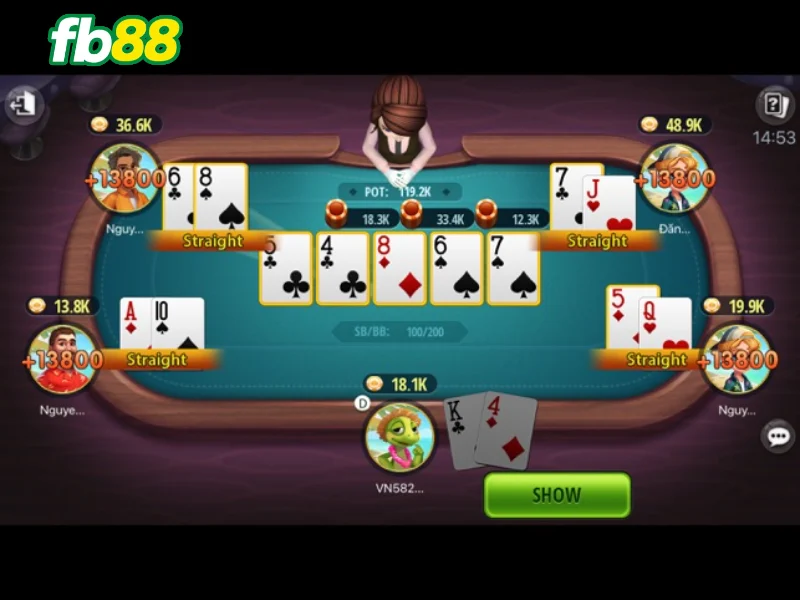
Task: View the player avatar with 48.9K chips
Action: tap(675, 178)
